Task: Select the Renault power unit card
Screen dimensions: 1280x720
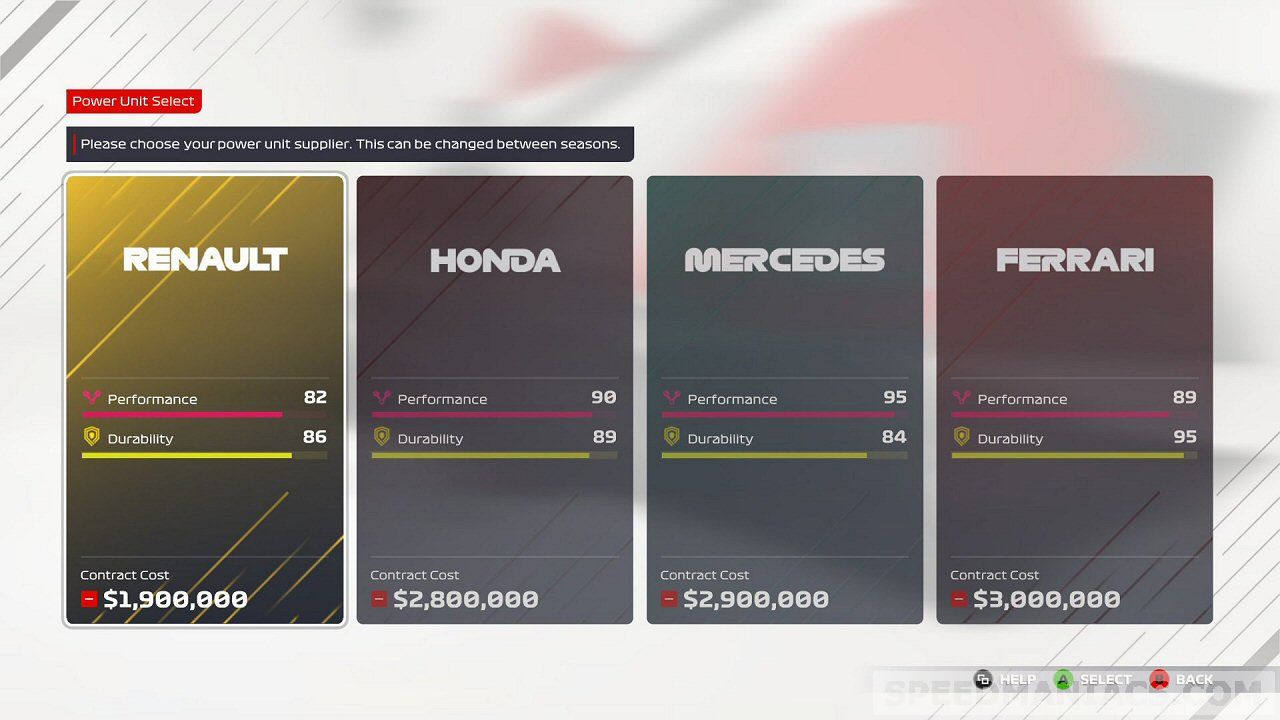Action: click(204, 300)
